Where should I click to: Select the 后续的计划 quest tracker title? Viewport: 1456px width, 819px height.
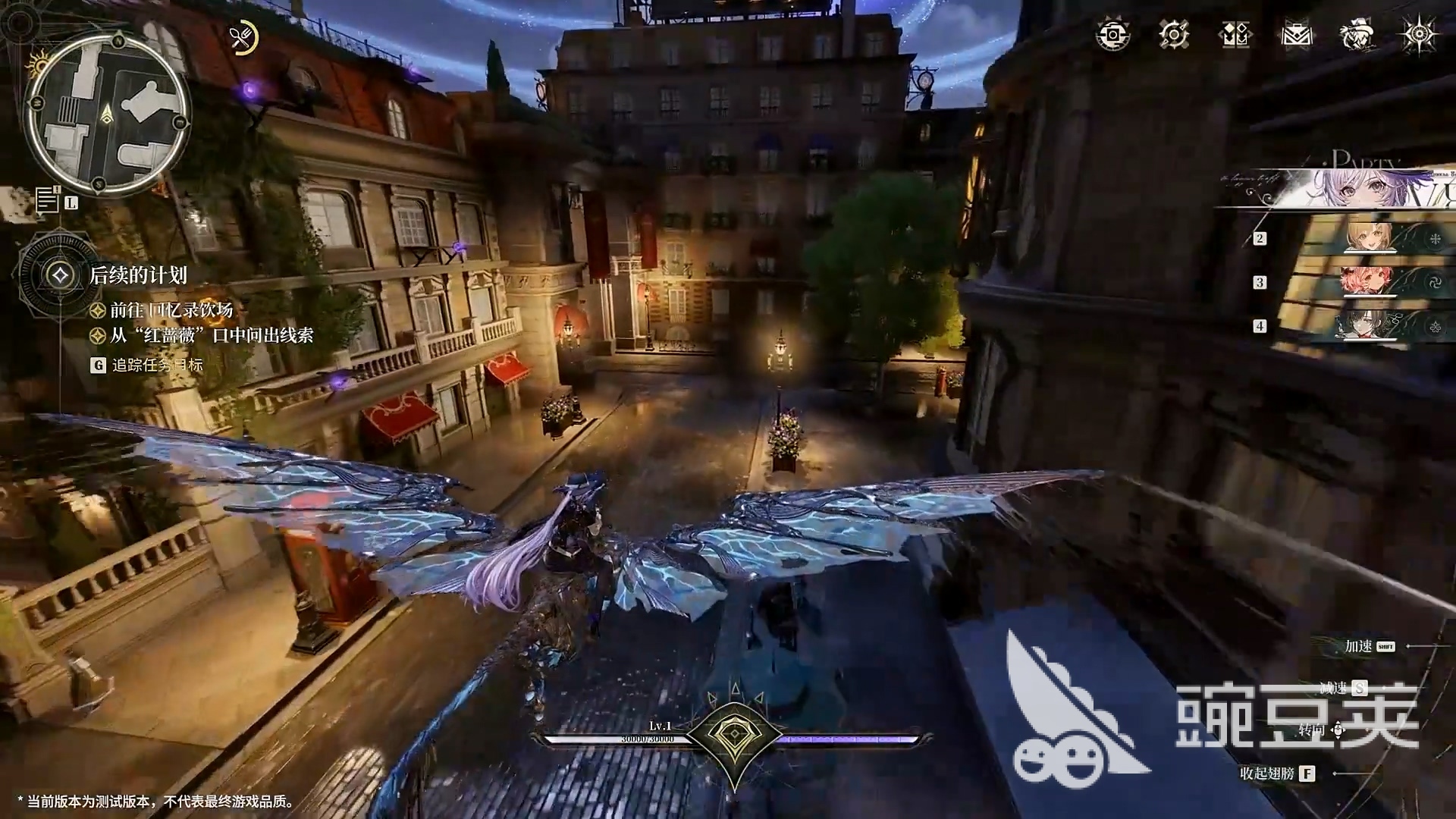pyautogui.click(x=138, y=275)
